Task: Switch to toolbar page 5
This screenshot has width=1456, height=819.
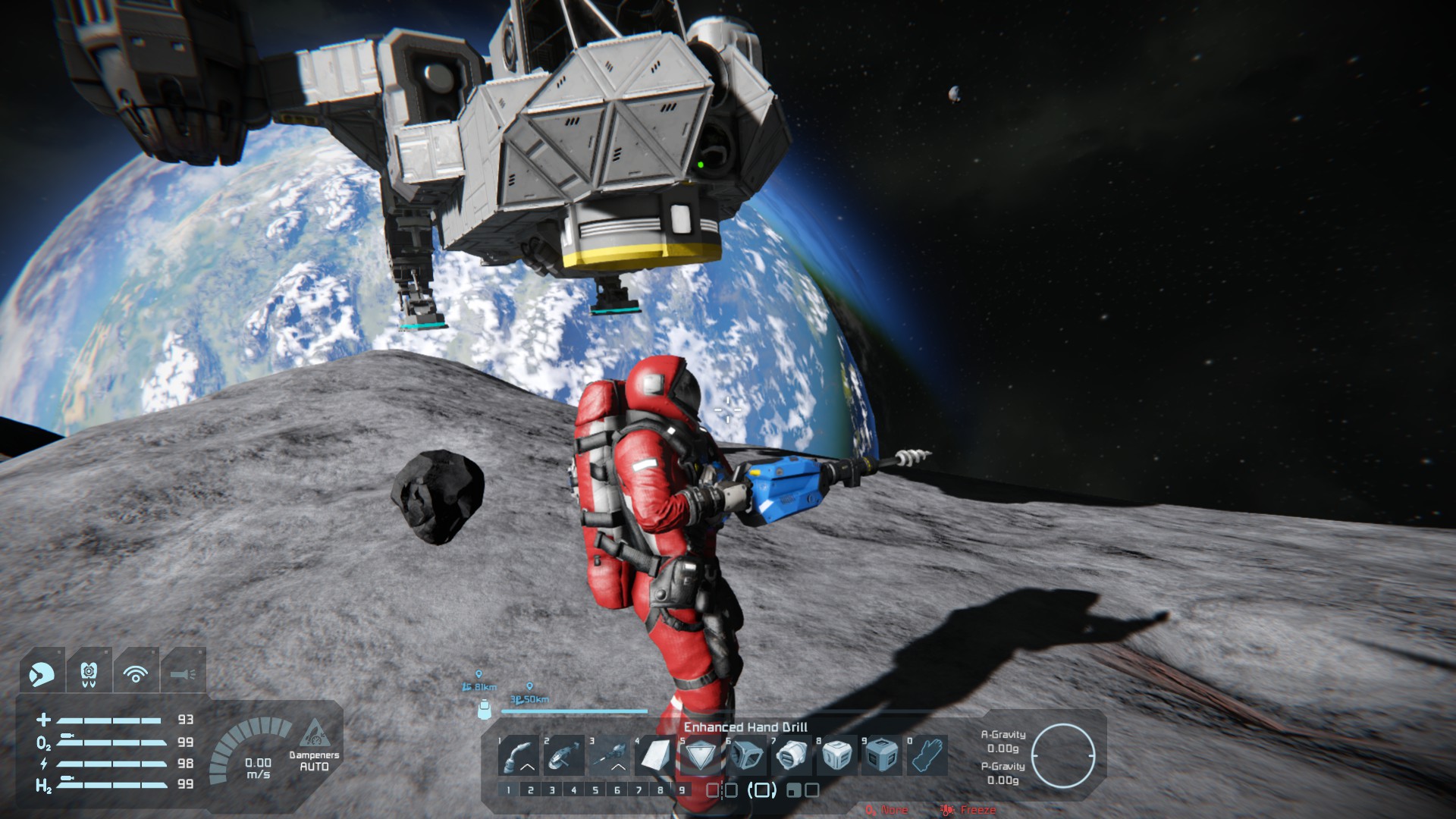Action: point(595,790)
